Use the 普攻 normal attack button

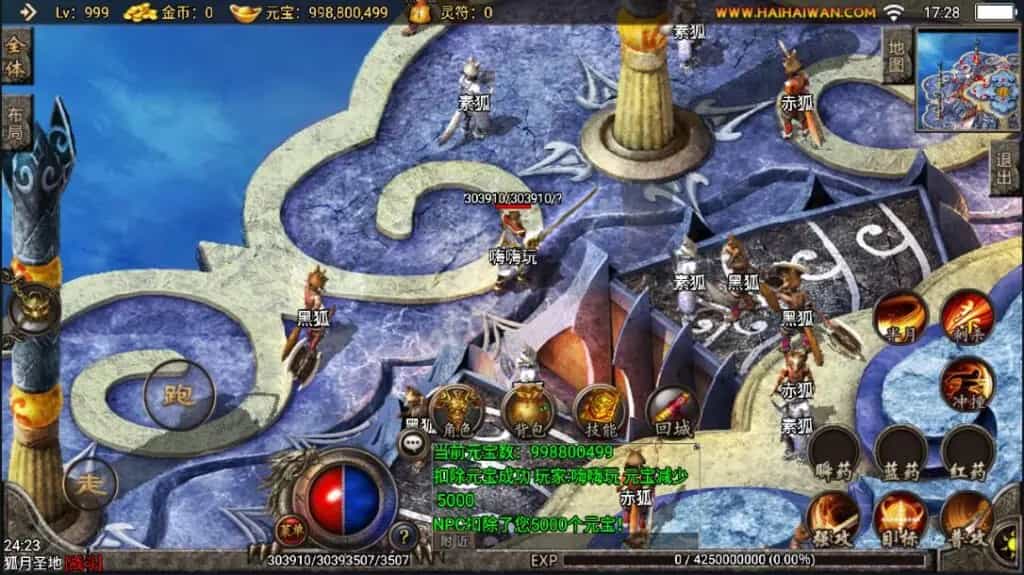tap(966, 517)
